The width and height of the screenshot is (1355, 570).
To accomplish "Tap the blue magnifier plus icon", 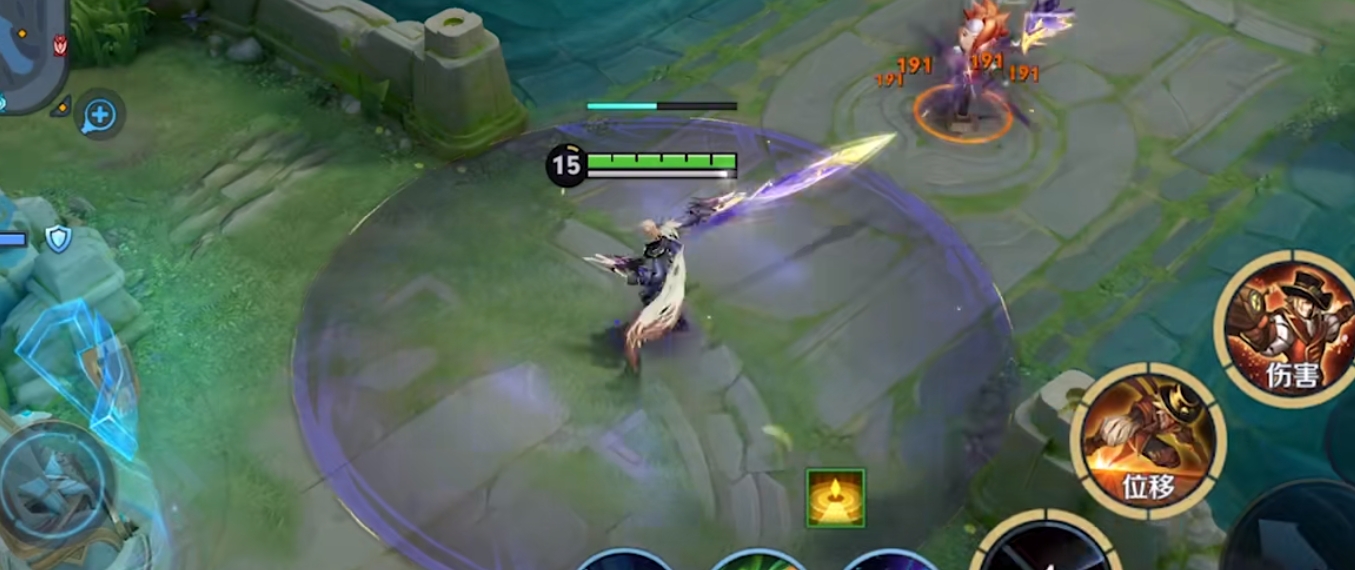I will point(99,116).
